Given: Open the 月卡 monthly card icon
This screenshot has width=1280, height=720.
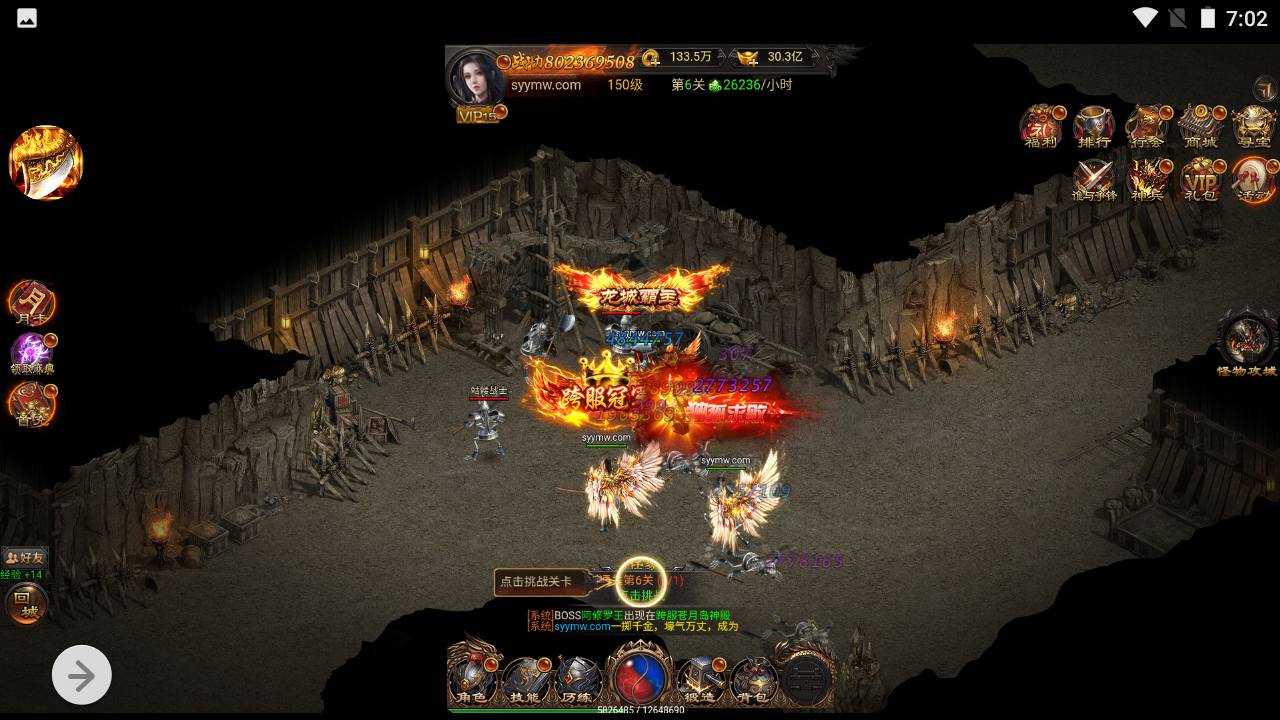Looking at the screenshot, I should (x=32, y=302).
